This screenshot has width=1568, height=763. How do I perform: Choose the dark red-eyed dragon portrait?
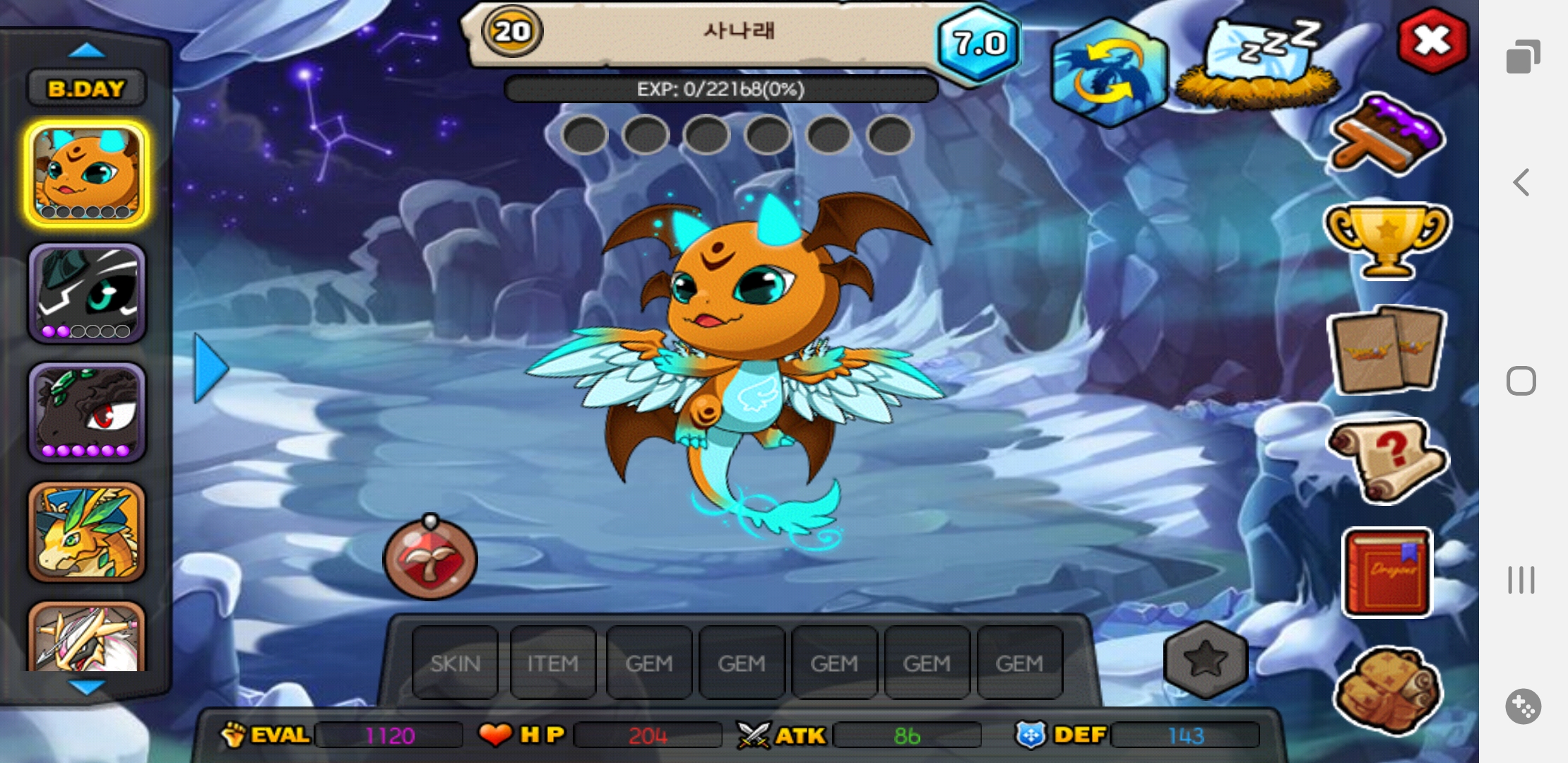point(87,413)
